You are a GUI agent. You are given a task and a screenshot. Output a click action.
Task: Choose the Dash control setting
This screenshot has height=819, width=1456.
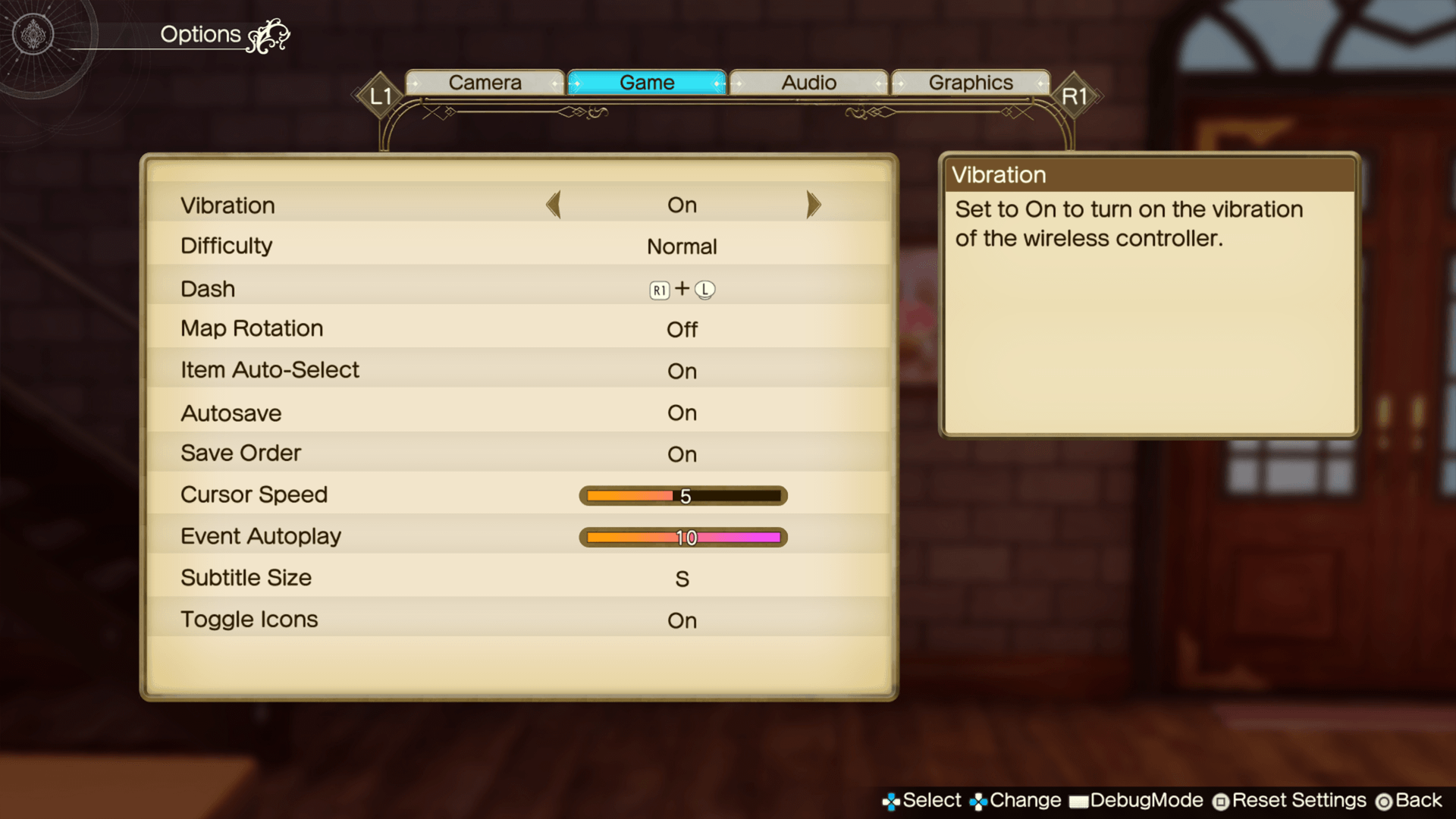(x=519, y=289)
